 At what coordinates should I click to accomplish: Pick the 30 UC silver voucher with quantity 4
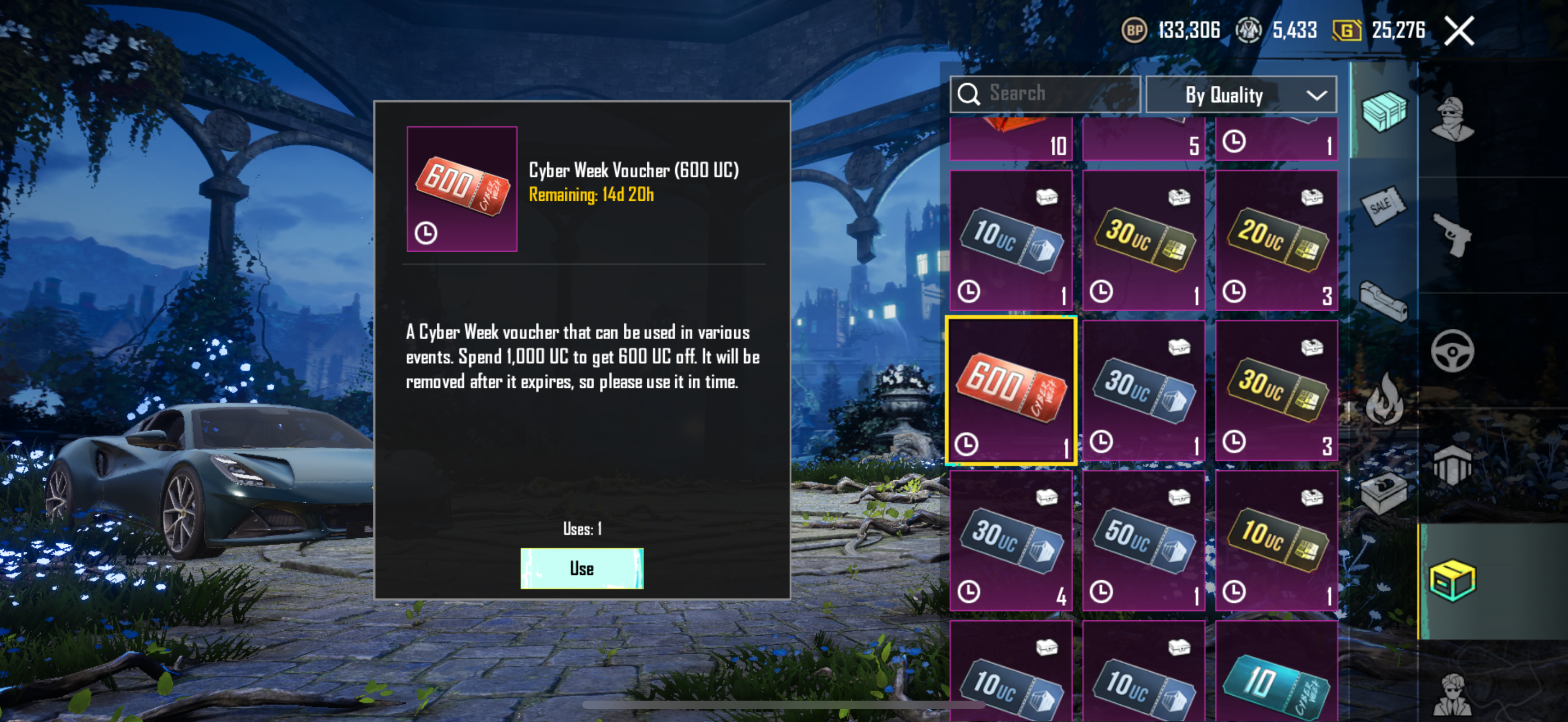(1010, 540)
